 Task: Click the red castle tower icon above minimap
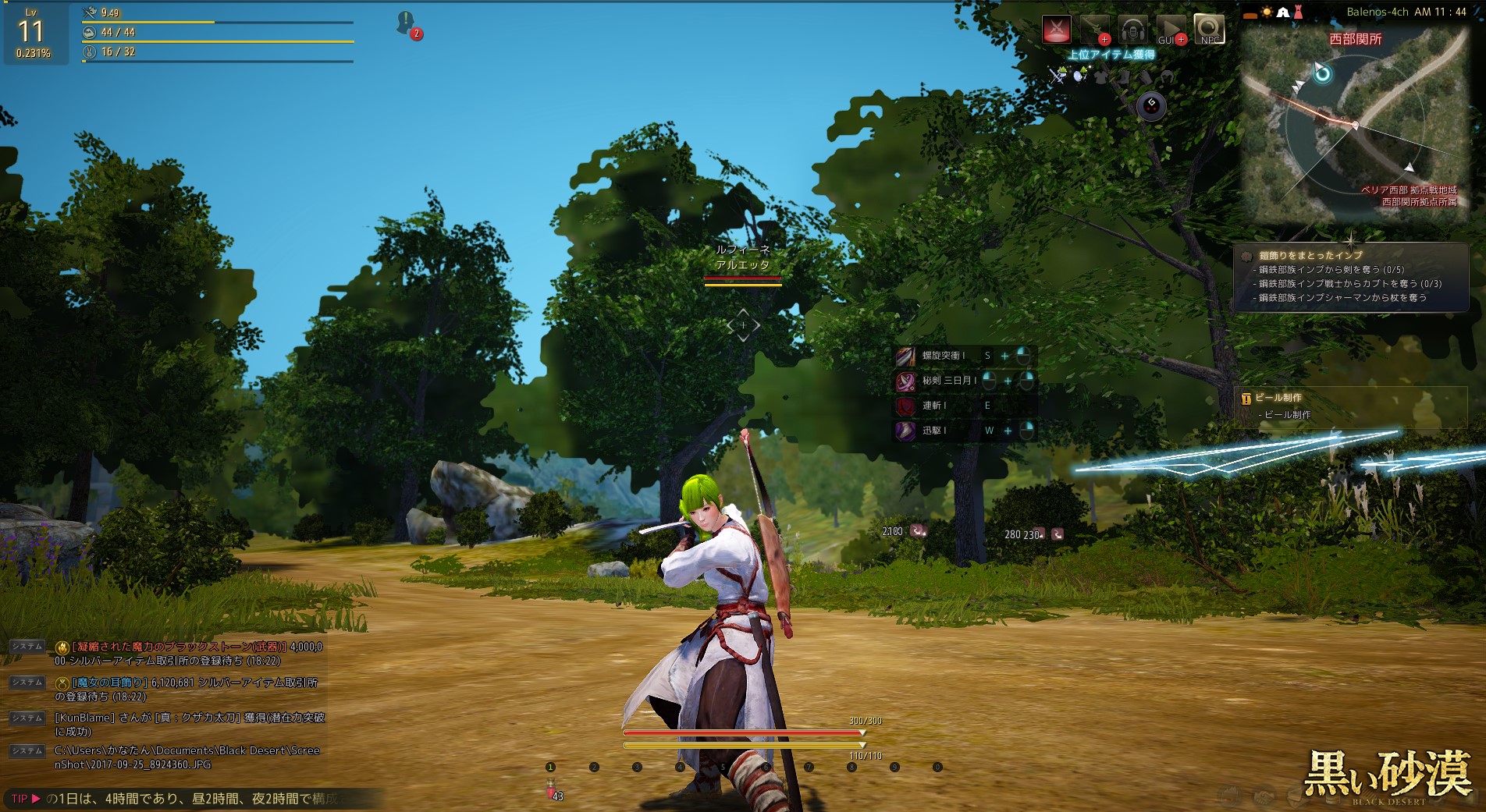click(x=1299, y=12)
